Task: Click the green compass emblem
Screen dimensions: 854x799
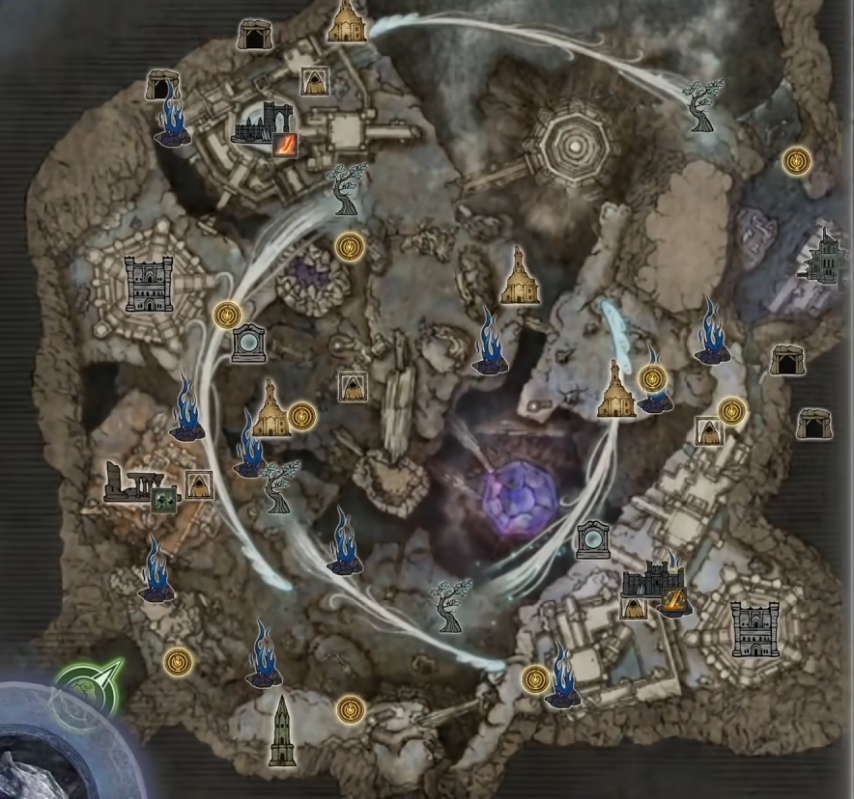Action: point(88,686)
